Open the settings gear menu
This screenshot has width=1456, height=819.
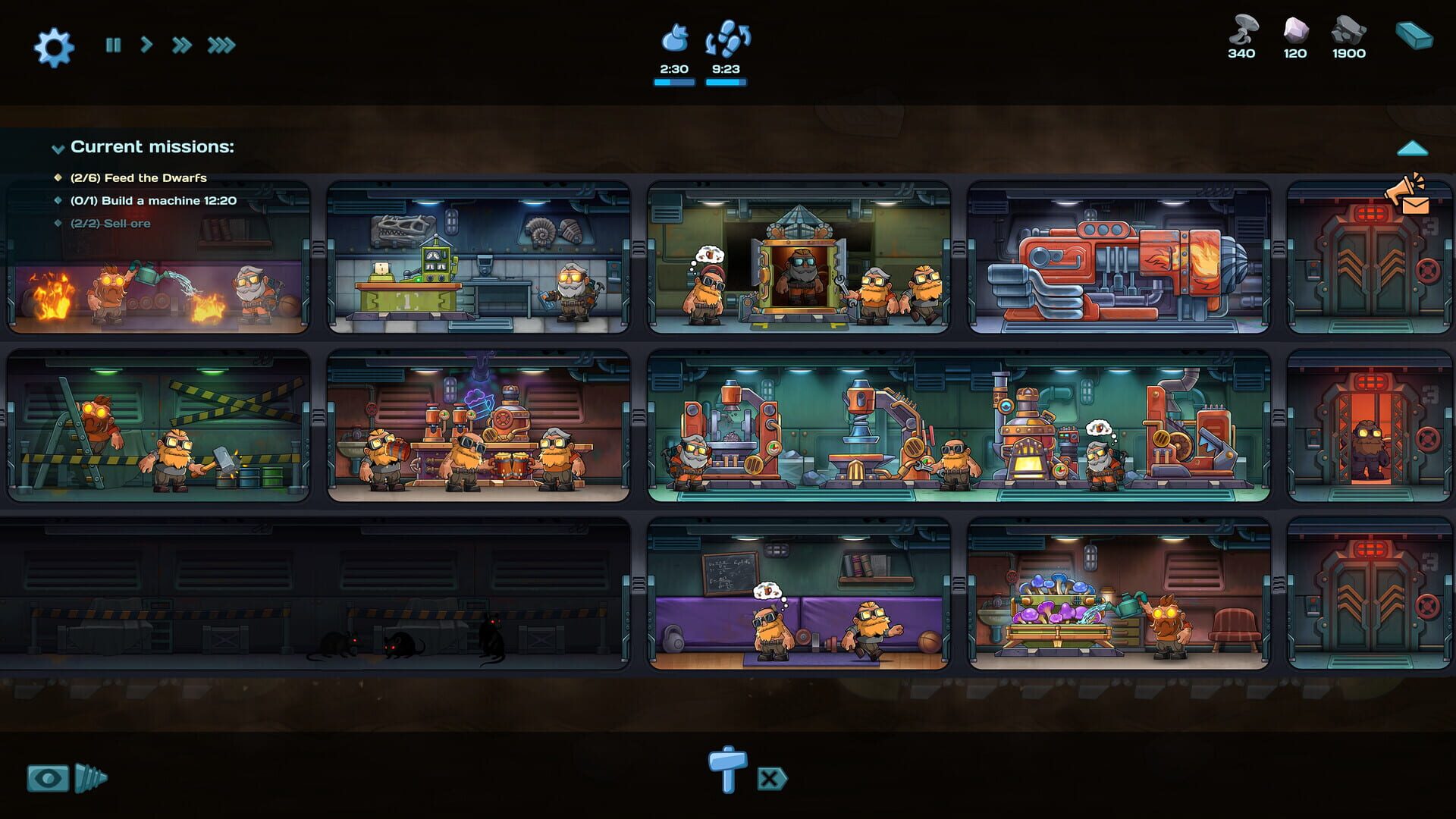point(54,47)
